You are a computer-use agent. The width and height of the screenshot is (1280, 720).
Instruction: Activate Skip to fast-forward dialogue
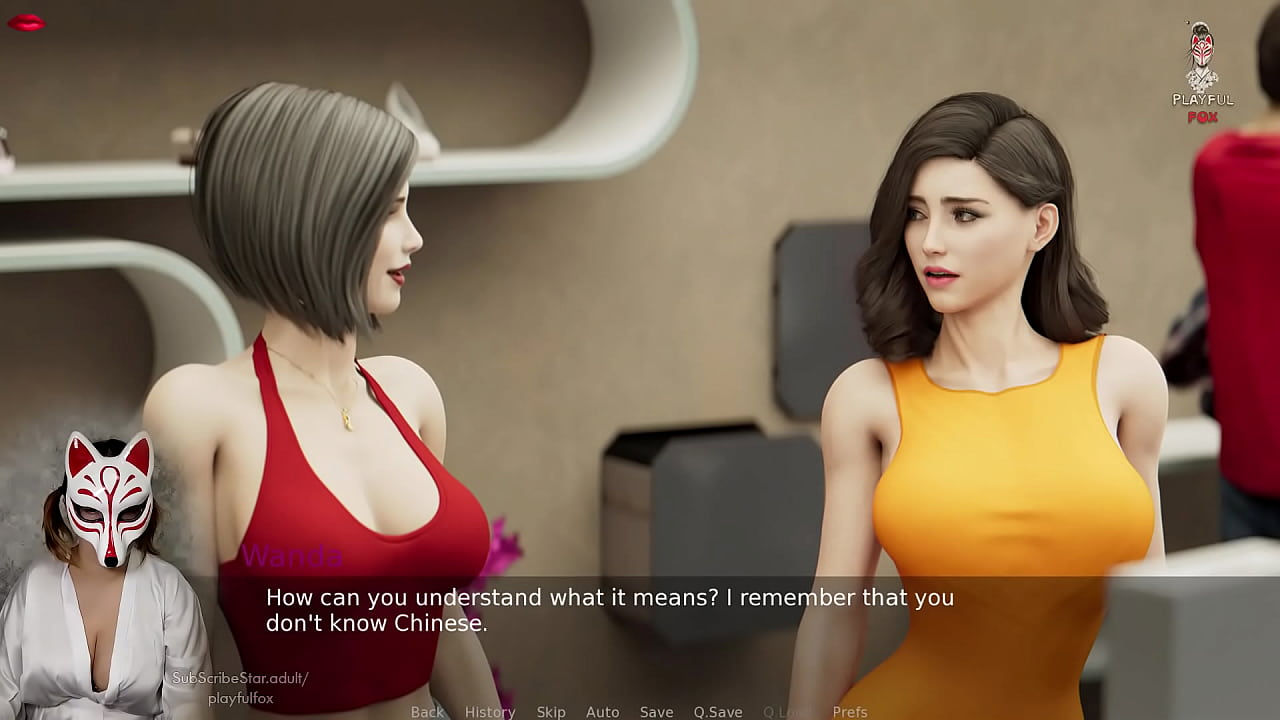pos(551,712)
